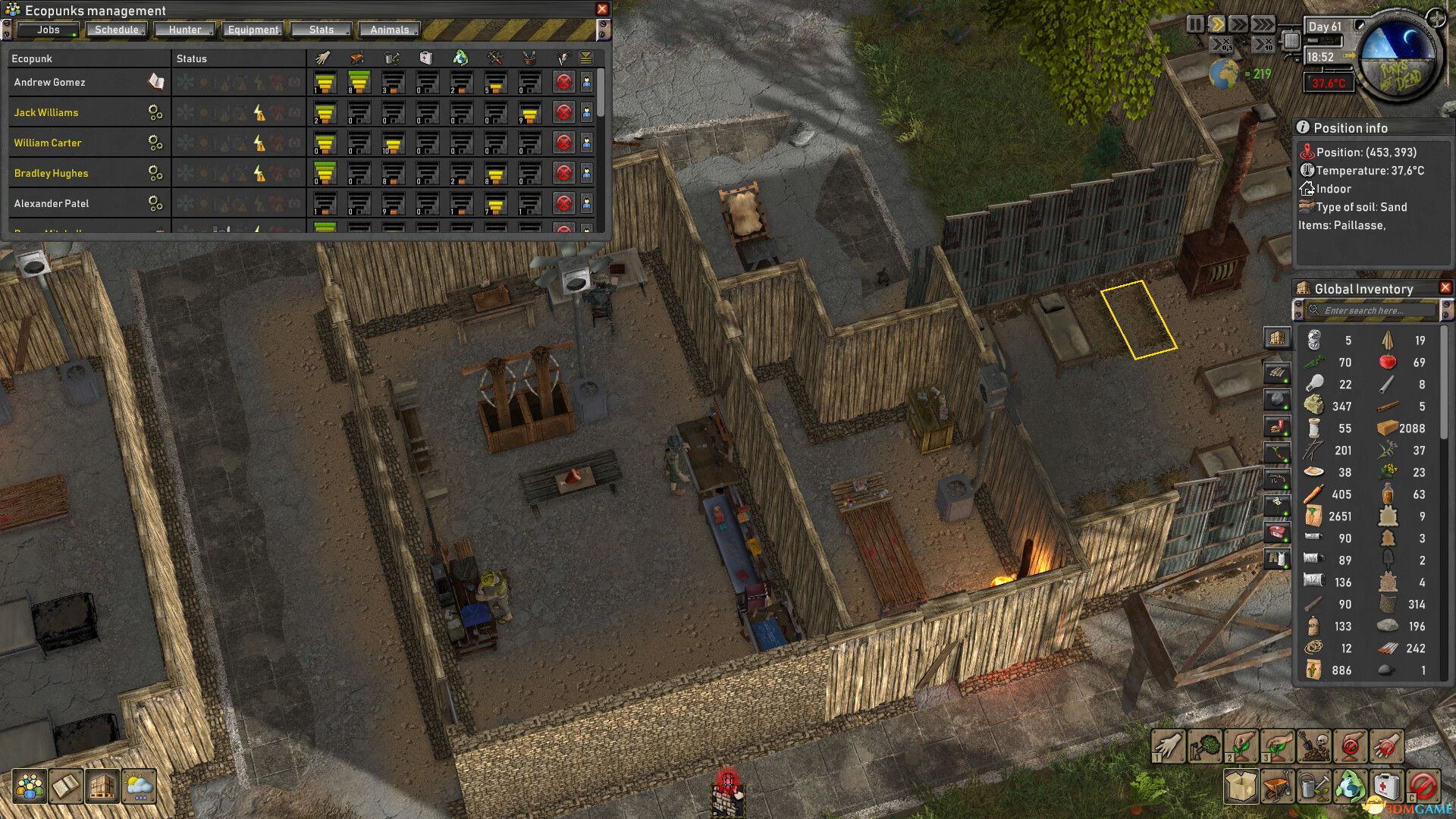Viewport: 1456px width, 819px height.
Task: Pause the game simulation
Action: [1196, 24]
